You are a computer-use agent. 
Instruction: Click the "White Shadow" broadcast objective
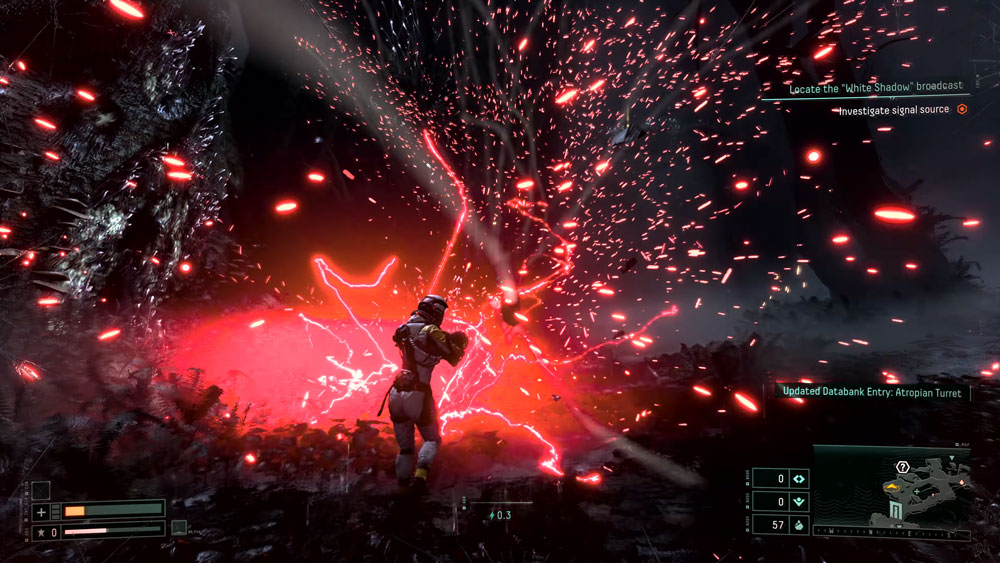pyautogui.click(x=875, y=88)
